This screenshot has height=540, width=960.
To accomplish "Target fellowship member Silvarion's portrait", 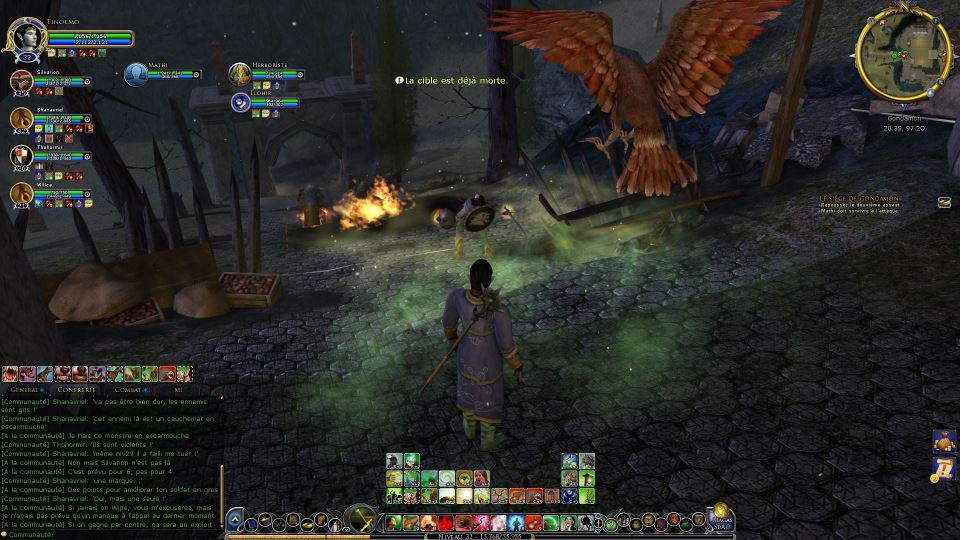I will (x=22, y=82).
